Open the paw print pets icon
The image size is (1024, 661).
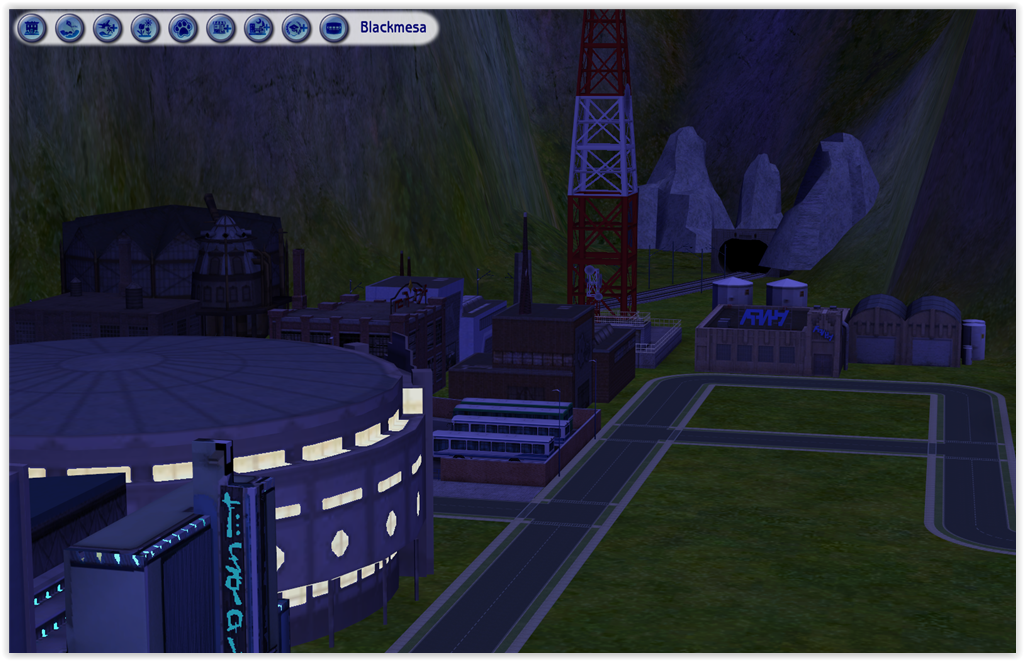[x=183, y=28]
